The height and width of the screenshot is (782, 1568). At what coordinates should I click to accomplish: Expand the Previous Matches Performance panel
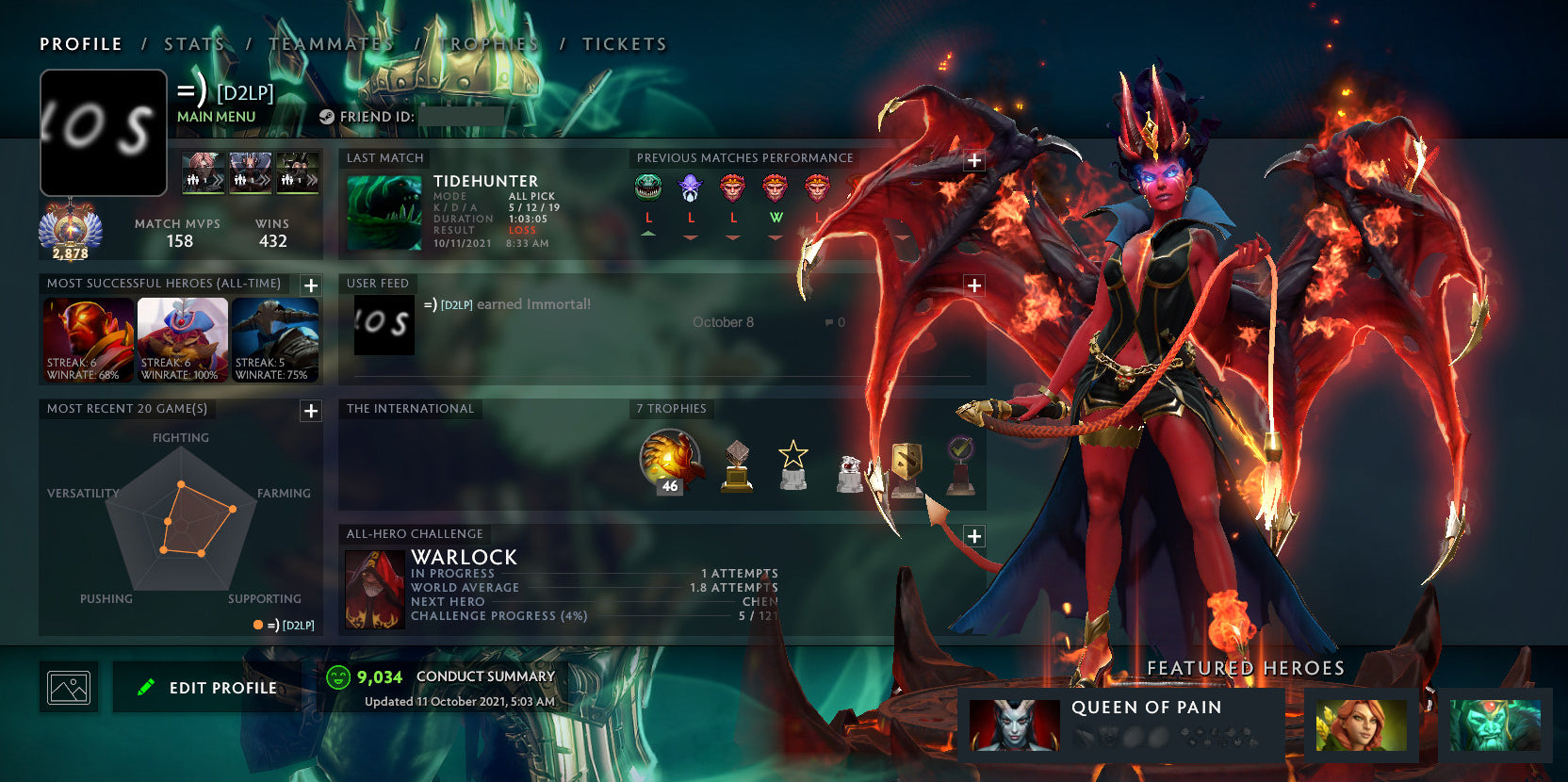[x=972, y=161]
